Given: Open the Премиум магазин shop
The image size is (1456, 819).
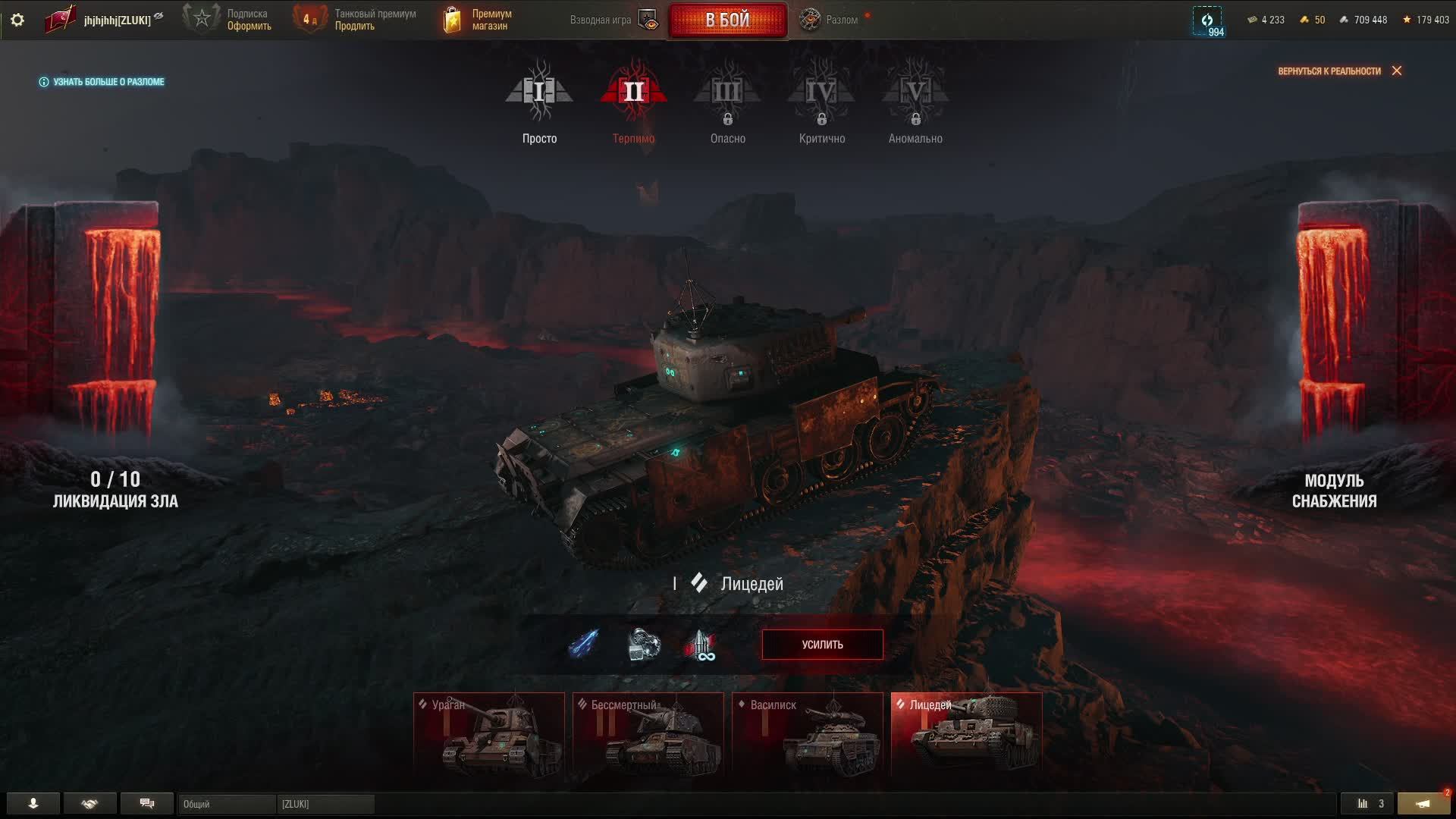Looking at the screenshot, I should pos(479,20).
